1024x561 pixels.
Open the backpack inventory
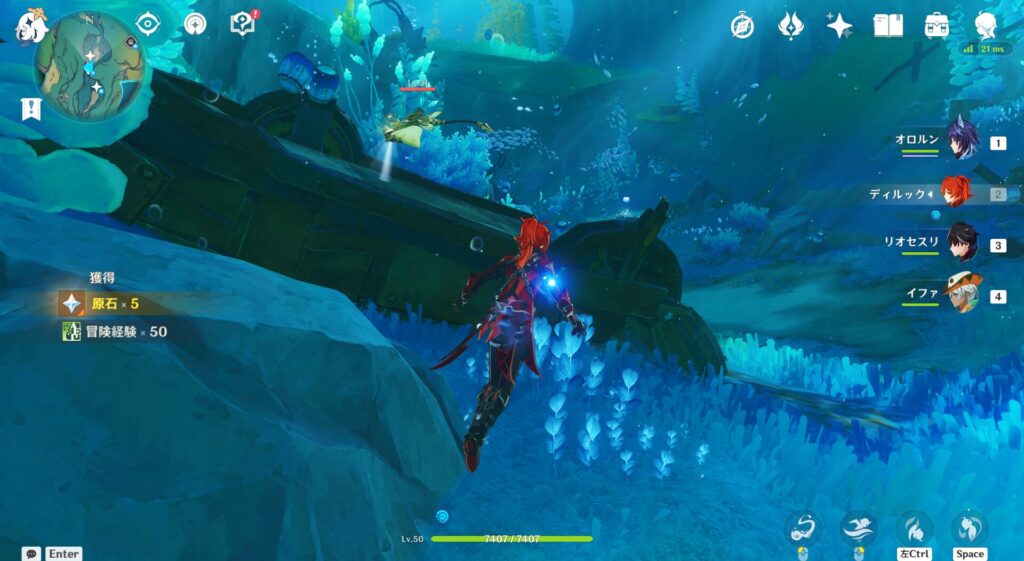tap(937, 26)
